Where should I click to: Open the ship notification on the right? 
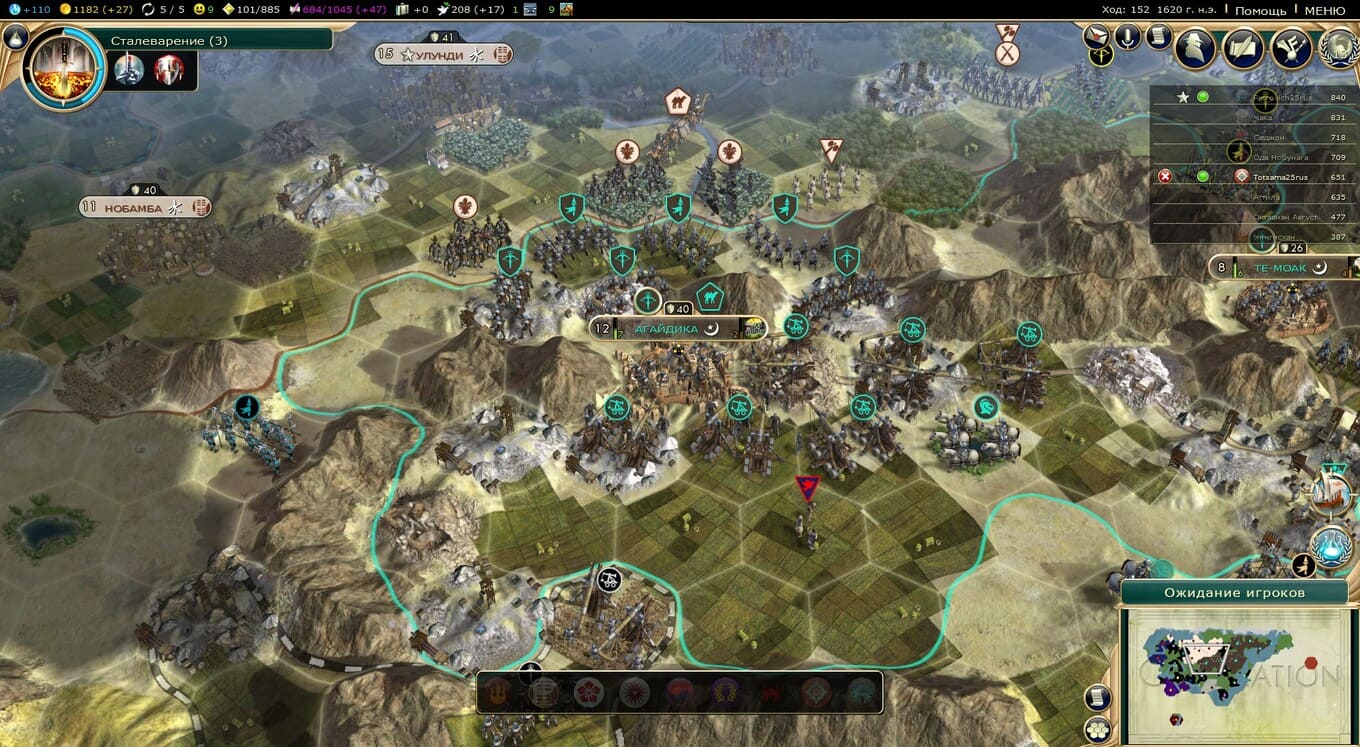[1331, 490]
